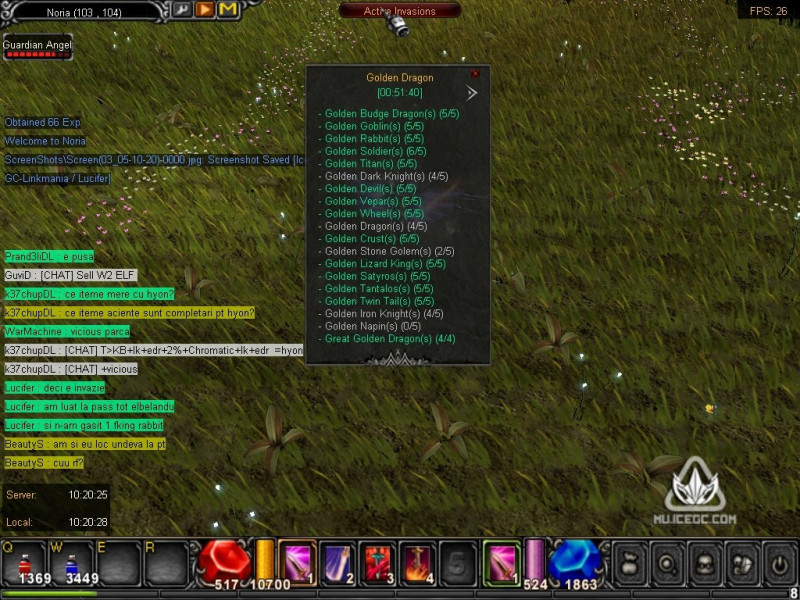Click the Noria location coordinates bar
Image resolution: width=800 pixels, height=600 pixels.
(82, 10)
